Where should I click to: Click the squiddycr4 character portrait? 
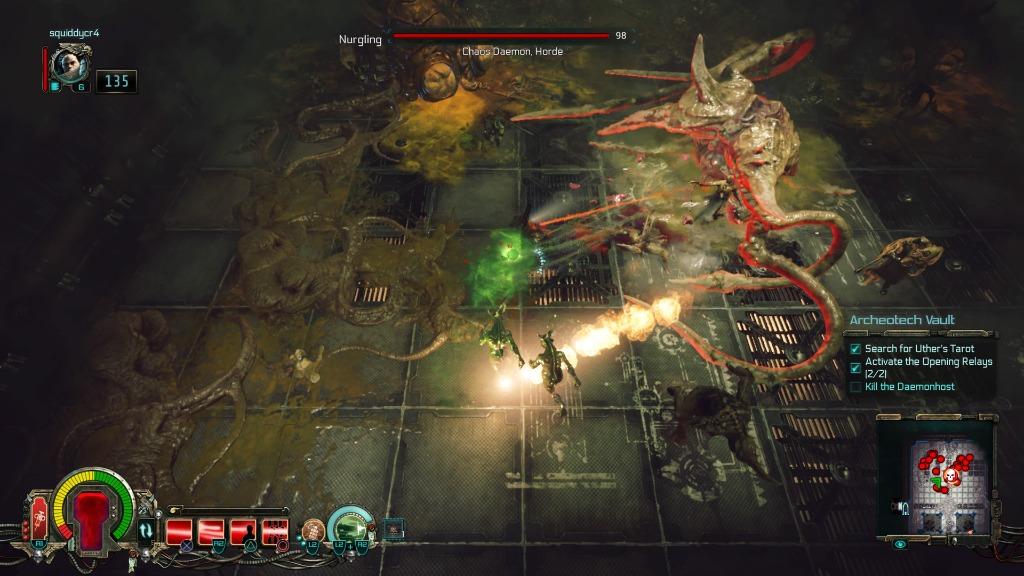click(x=70, y=64)
